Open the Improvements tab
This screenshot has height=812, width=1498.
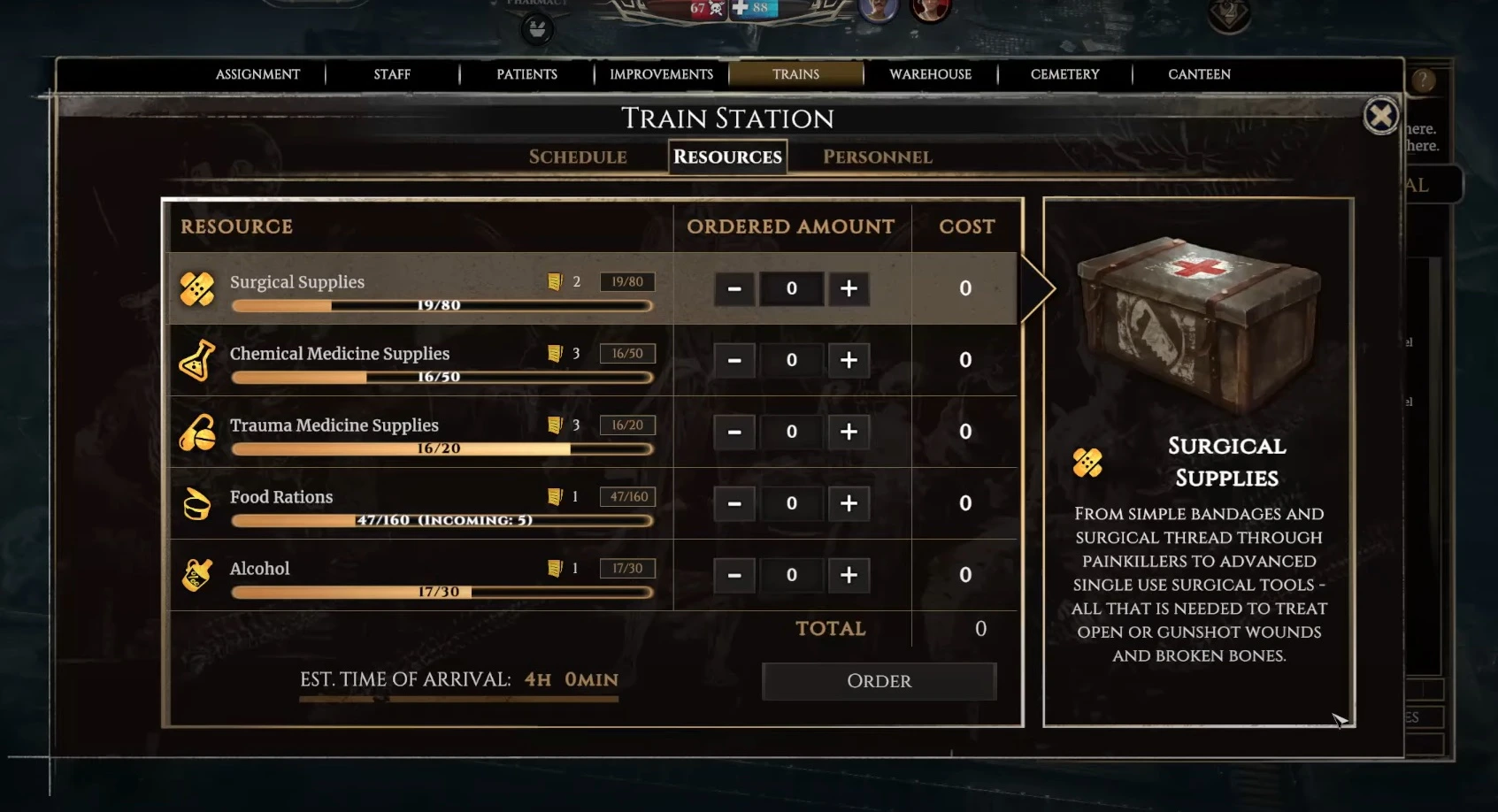click(x=661, y=74)
